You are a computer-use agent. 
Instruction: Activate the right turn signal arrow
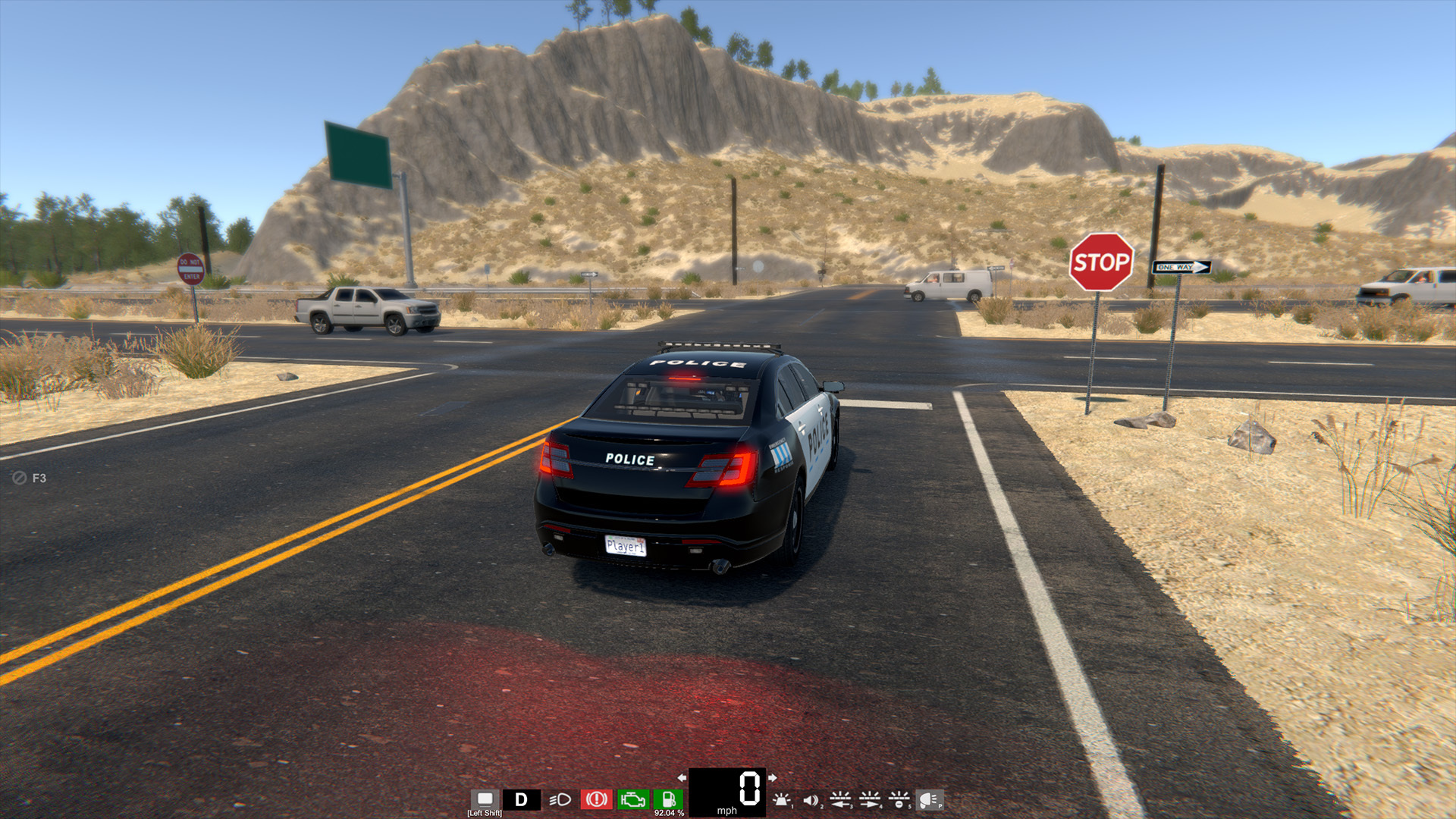(772, 777)
